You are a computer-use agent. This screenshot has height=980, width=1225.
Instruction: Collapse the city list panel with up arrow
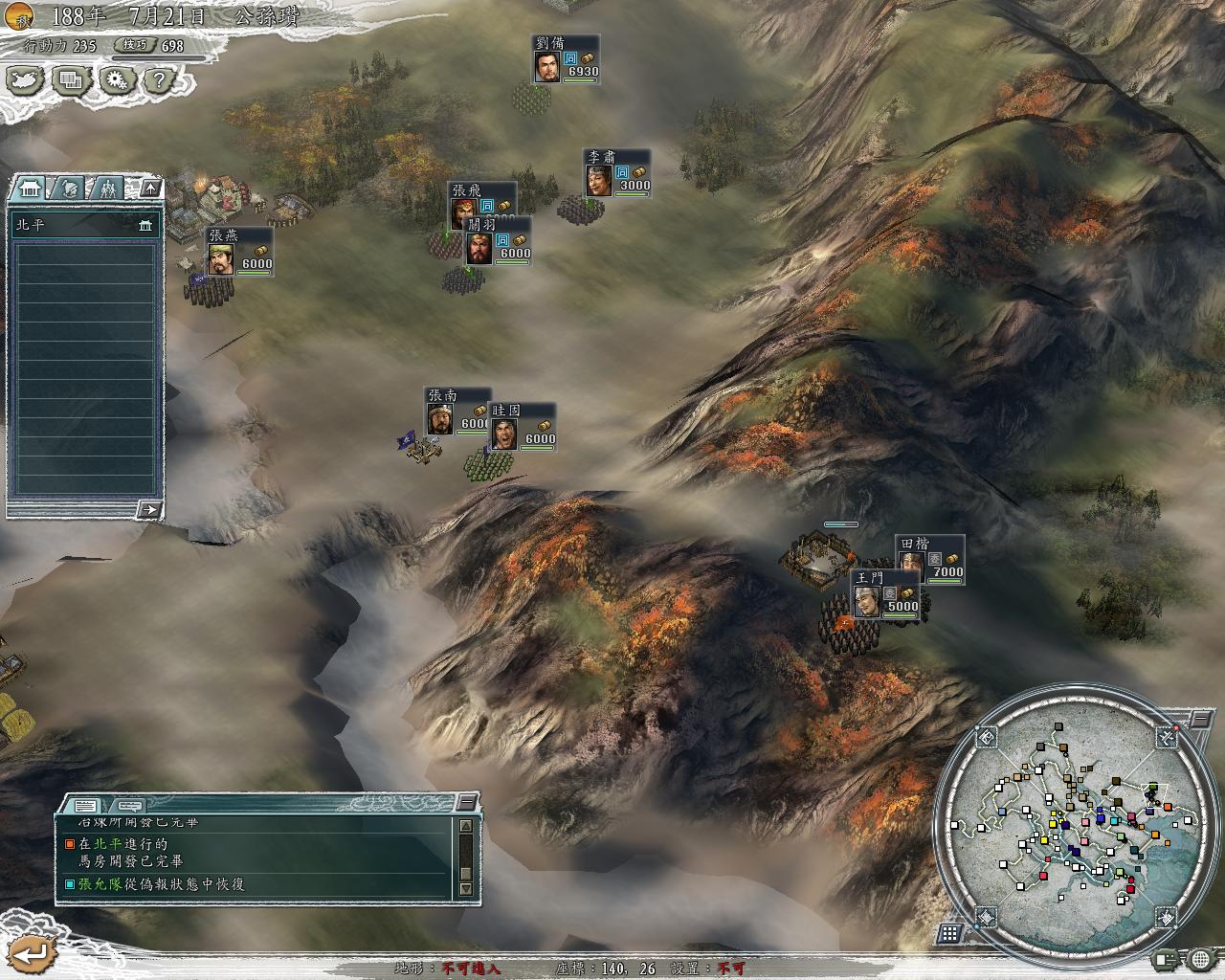150,188
